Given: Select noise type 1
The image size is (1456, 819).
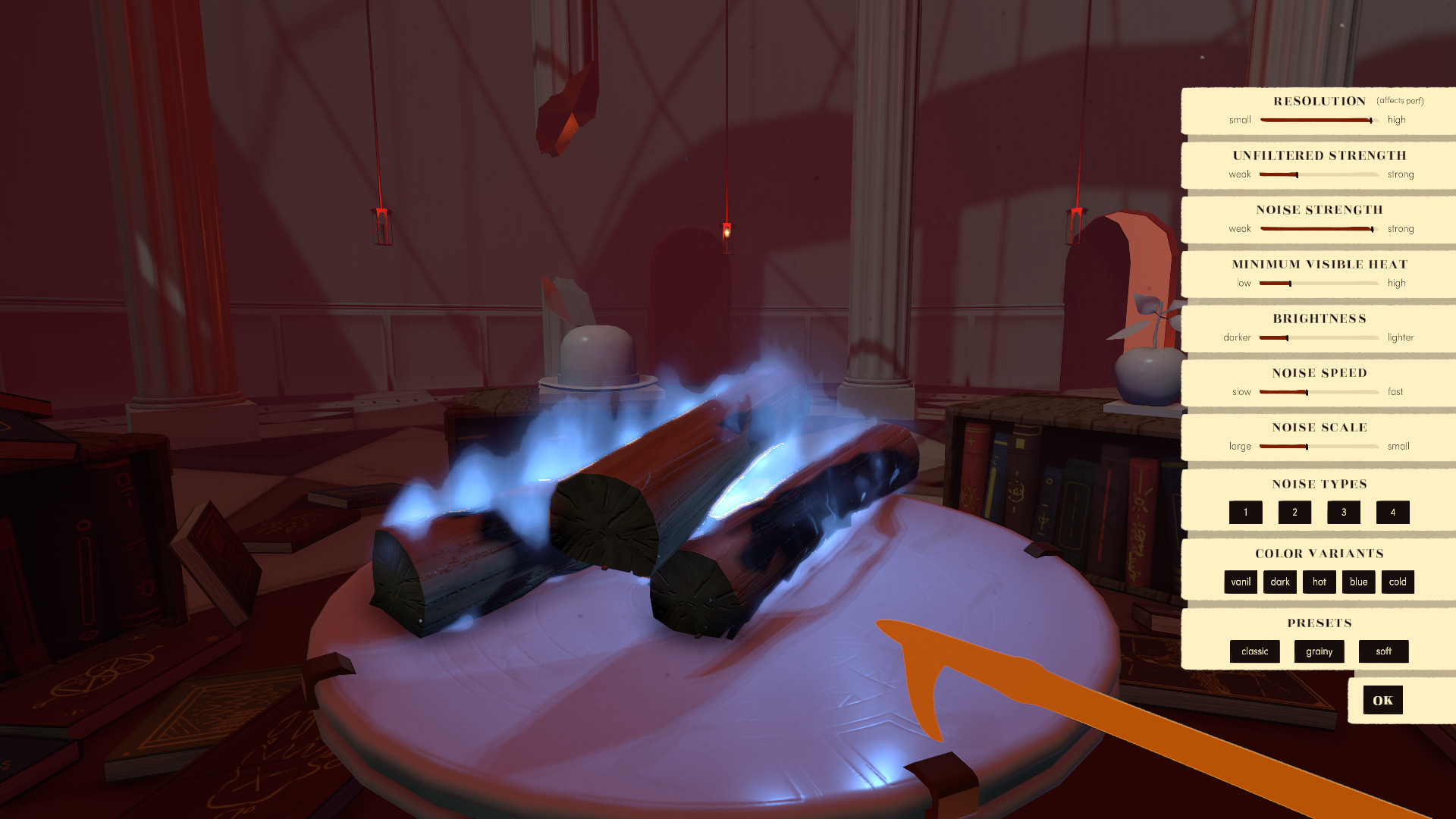Looking at the screenshot, I should tap(1245, 512).
